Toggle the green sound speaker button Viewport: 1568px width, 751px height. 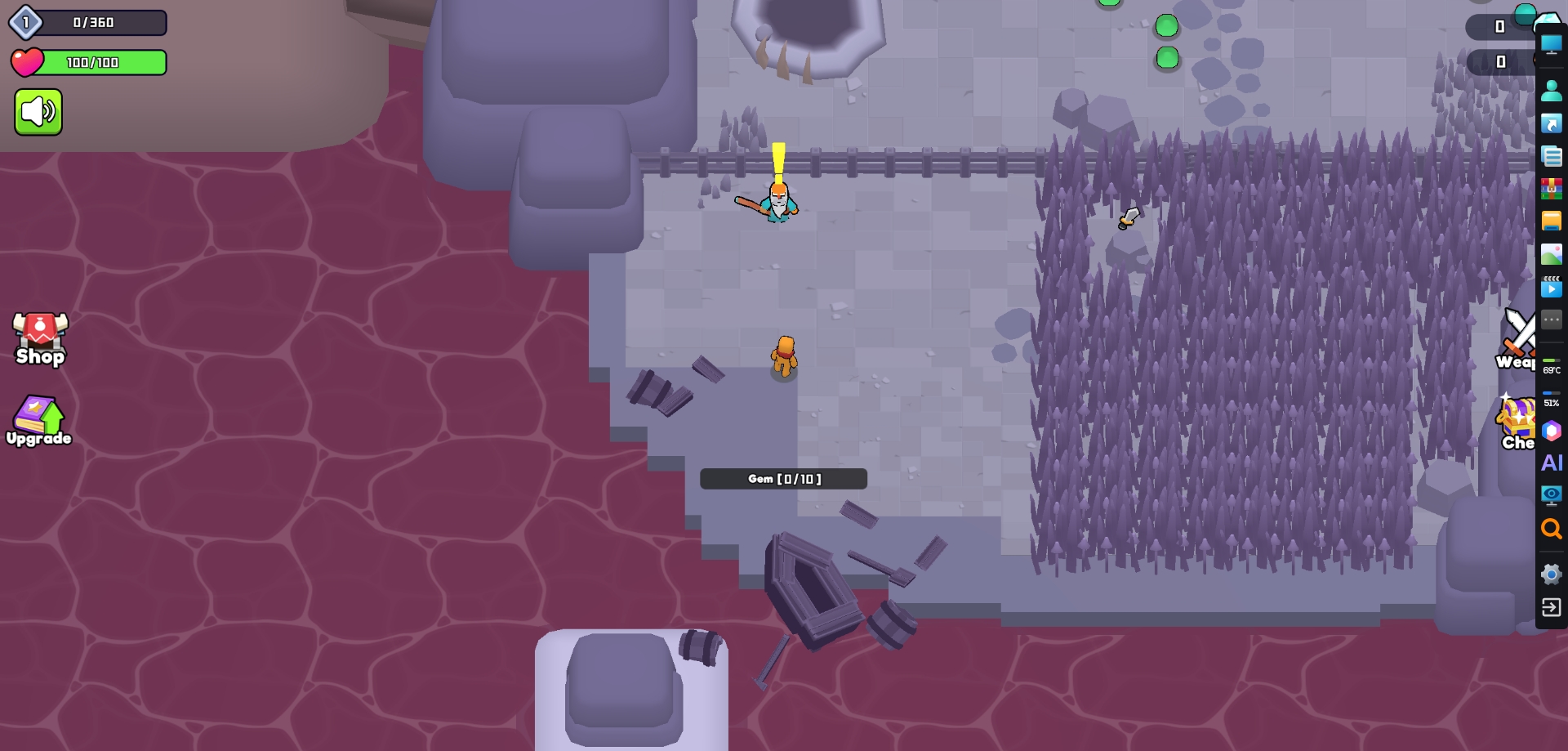point(38,112)
